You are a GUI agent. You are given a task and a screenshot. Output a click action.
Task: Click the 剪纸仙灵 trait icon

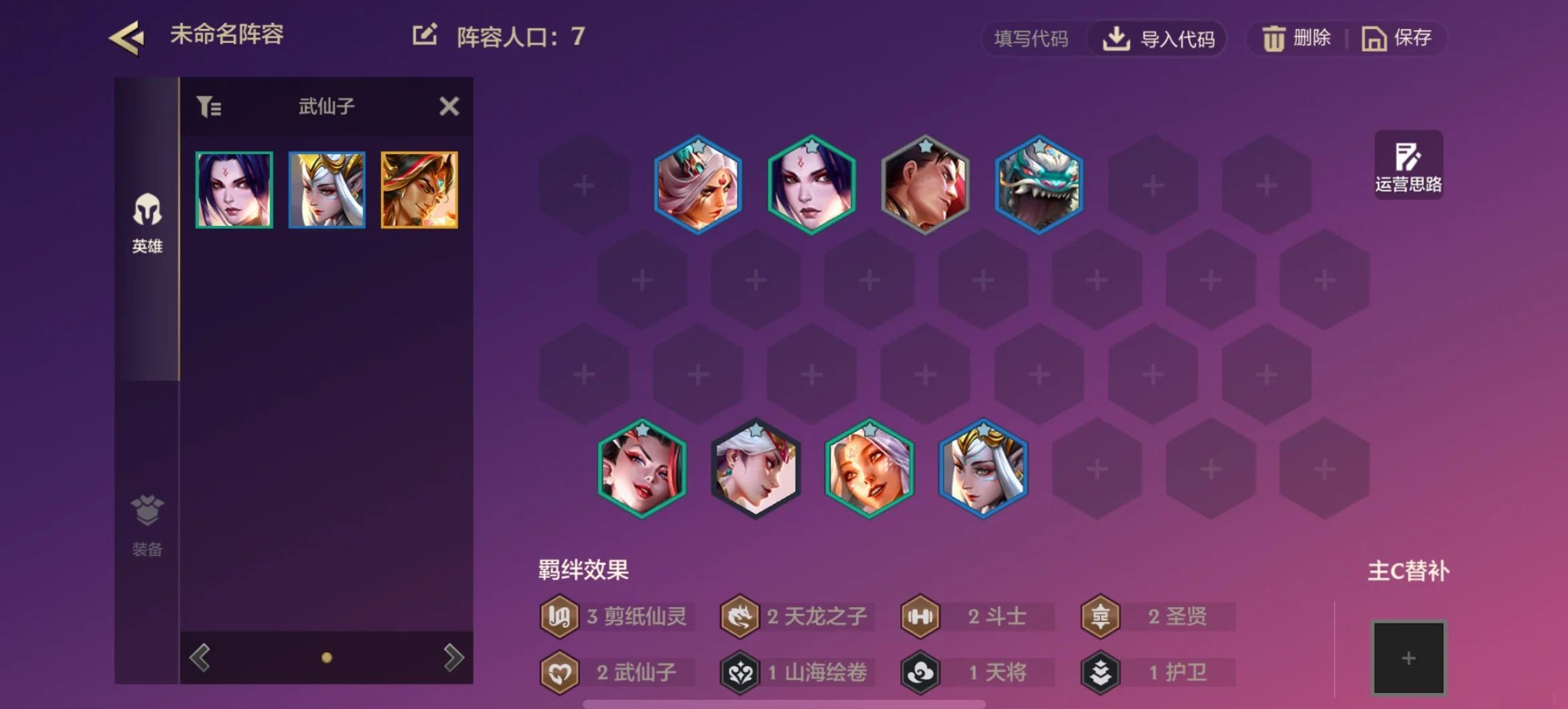pyautogui.click(x=559, y=617)
